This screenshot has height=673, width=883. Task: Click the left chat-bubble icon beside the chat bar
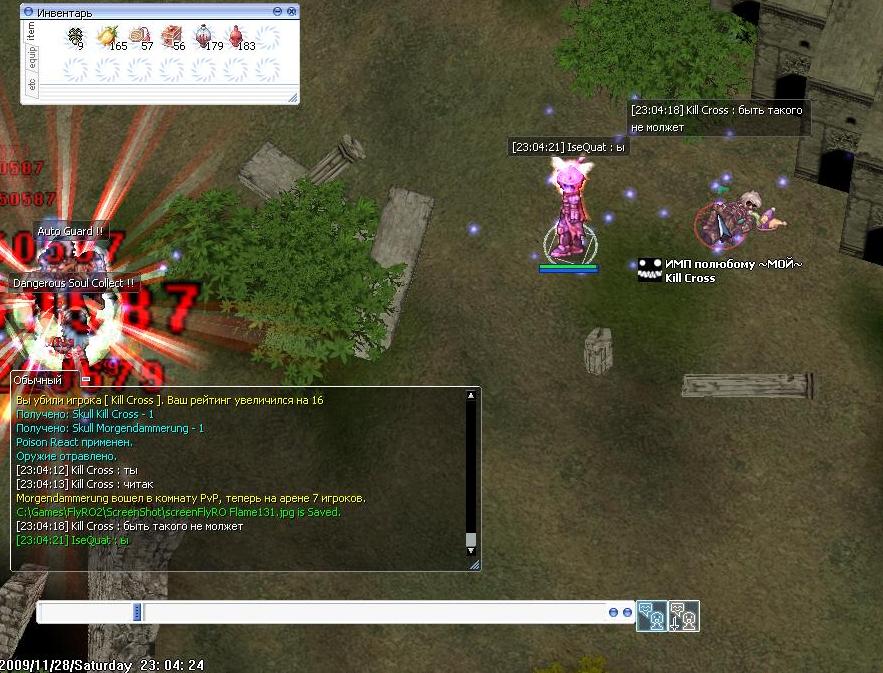(x=652, y=616)
